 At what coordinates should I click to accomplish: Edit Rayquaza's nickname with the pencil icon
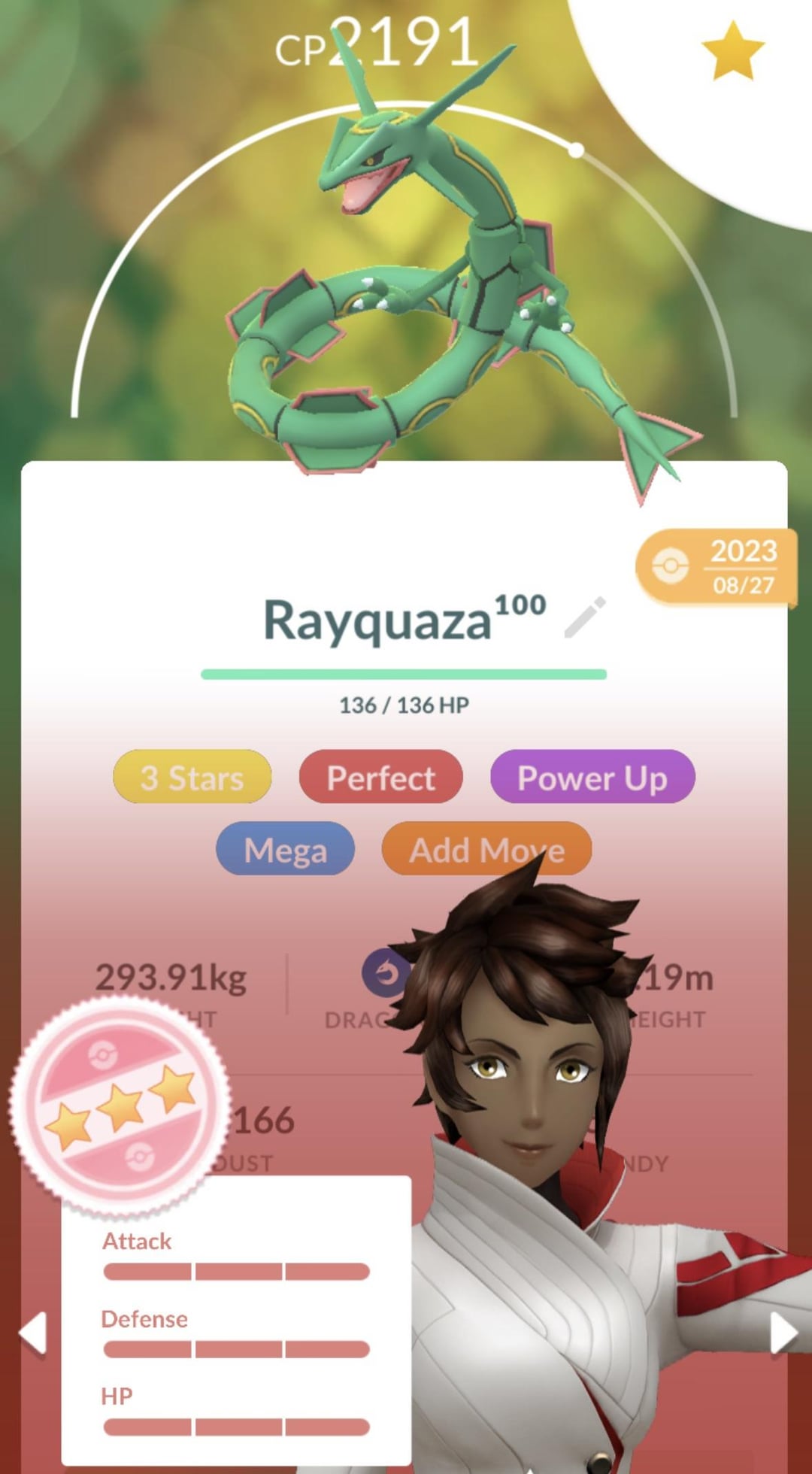(585, 618)
